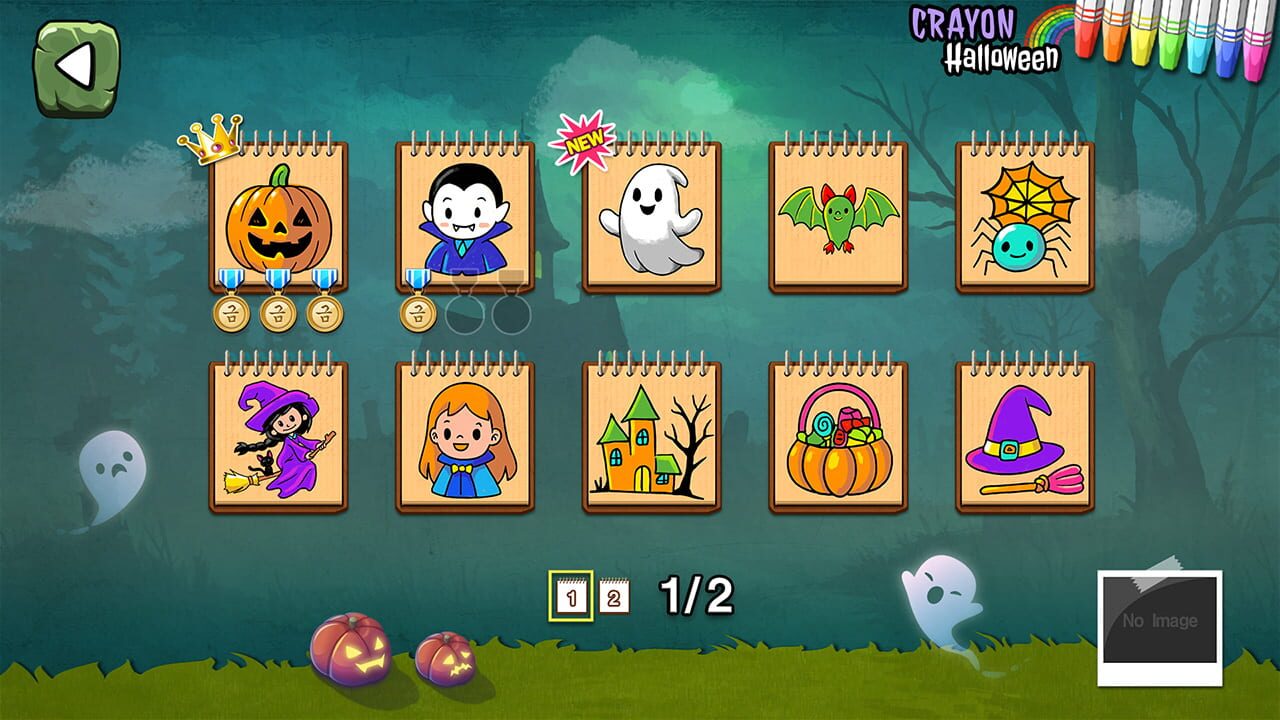Click the NEW badge on the ghost page

583,140
